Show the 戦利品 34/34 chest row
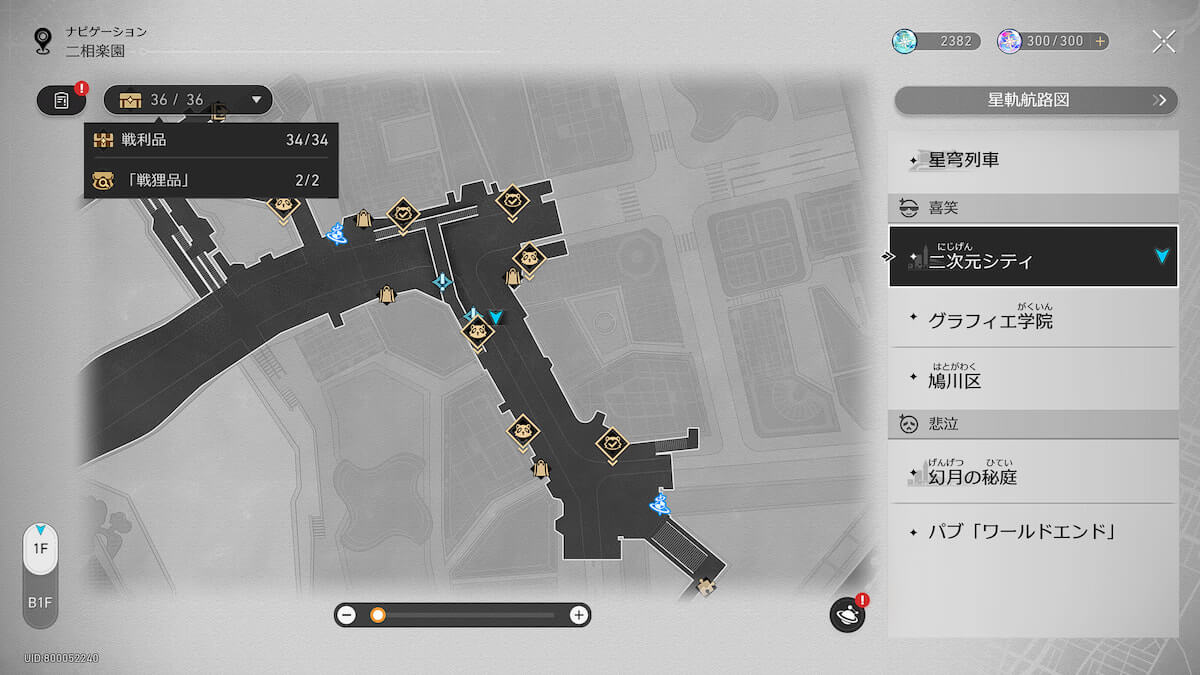Screen dimensions: 1200x675 (x=211, y=140)
